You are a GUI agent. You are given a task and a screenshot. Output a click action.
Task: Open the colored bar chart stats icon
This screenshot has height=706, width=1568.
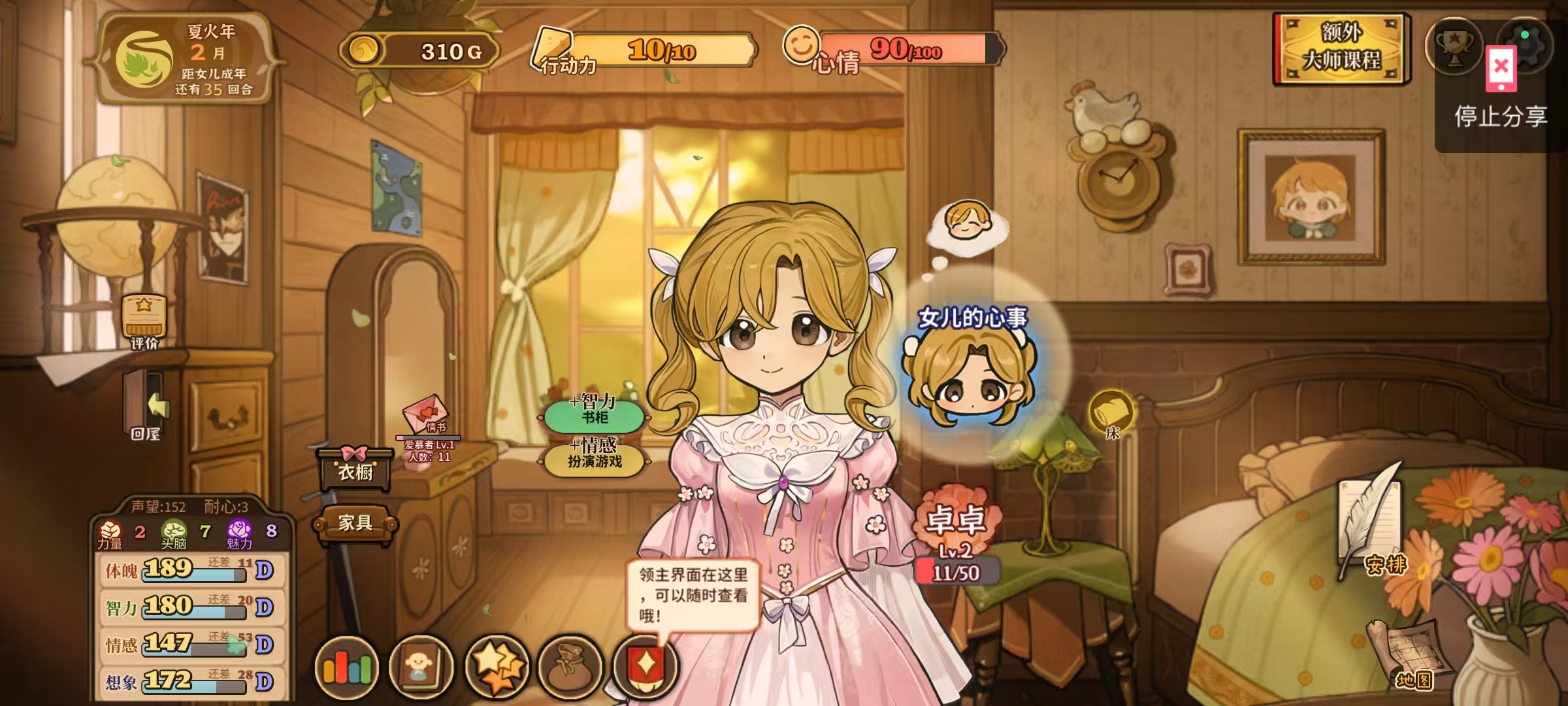[347, 667]
